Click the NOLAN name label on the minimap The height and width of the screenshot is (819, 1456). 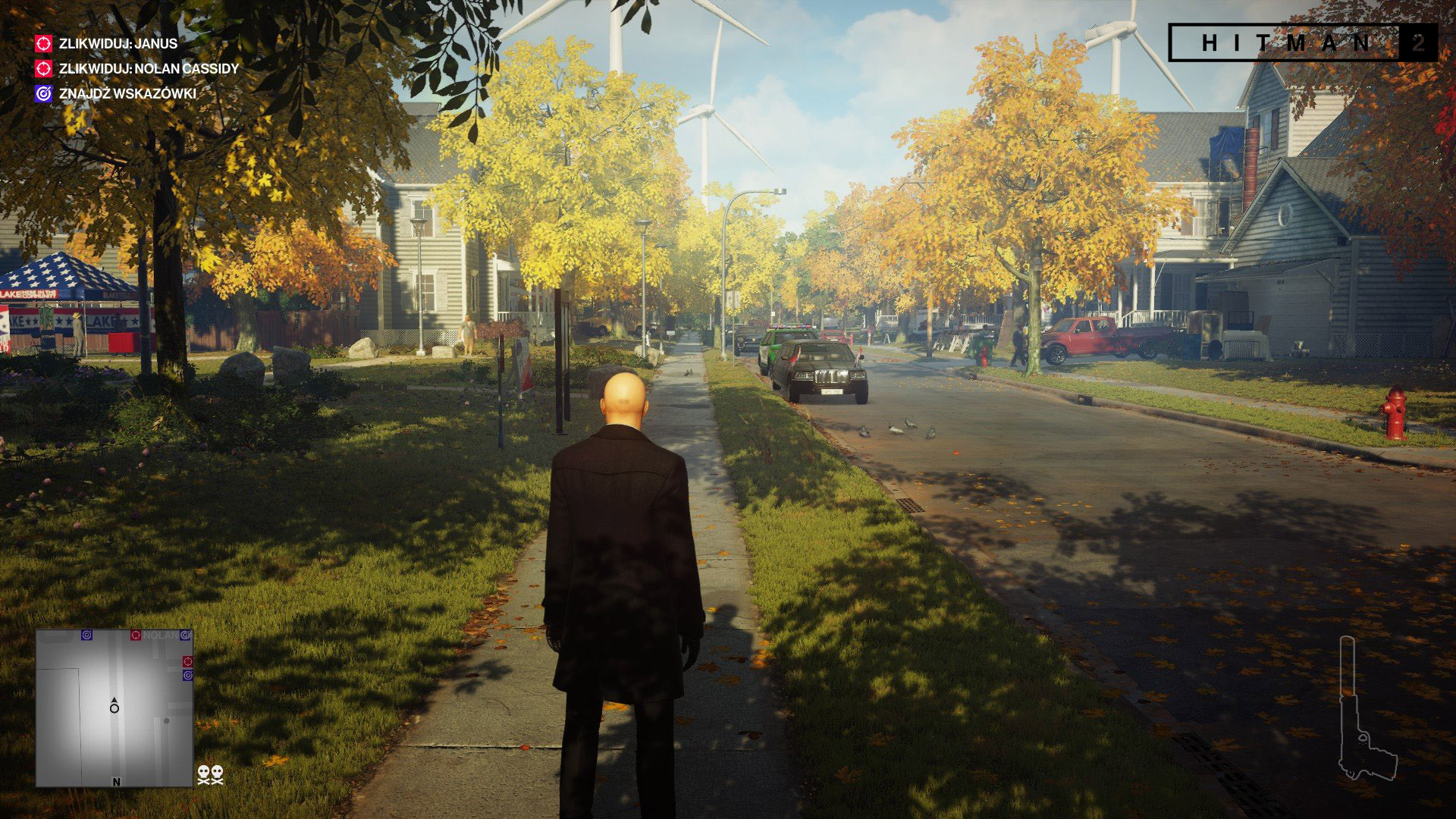point(160,635)
